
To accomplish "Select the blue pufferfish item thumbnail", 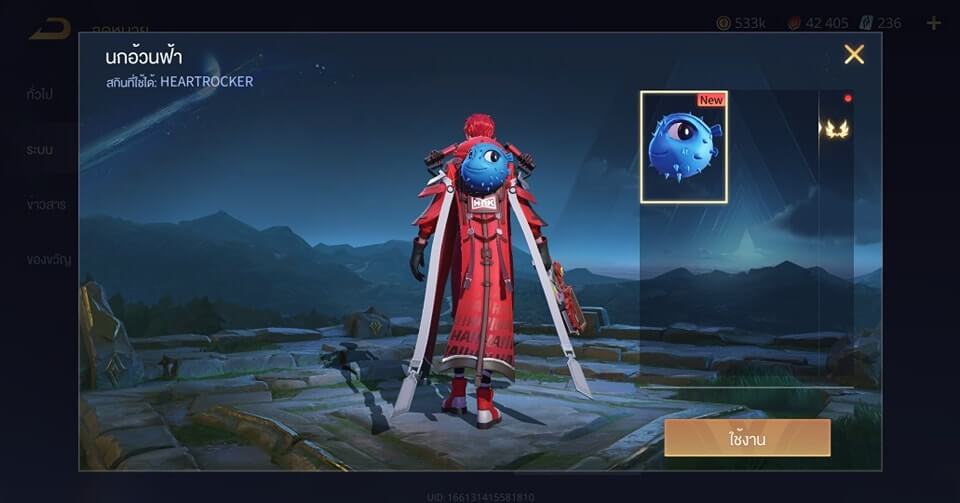I will pyautogui.click(x=684, y=147).
